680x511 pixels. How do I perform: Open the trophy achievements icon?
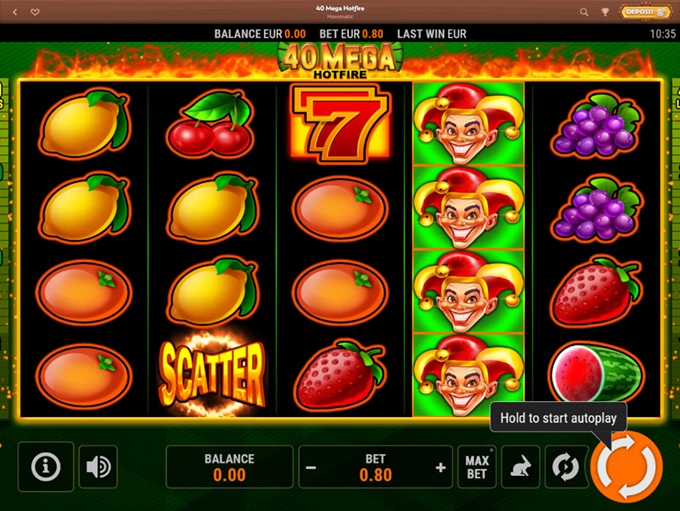click(x=605, y=12)
